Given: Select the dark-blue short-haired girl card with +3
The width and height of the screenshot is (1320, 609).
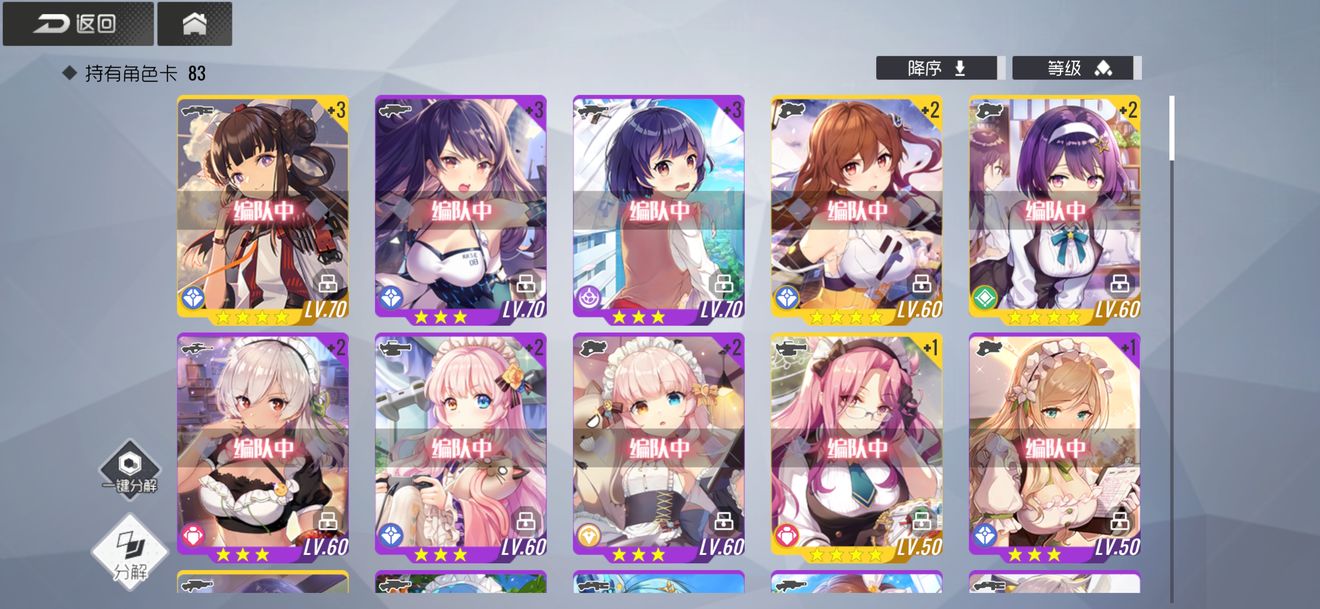Looking at the screenshot, I should [x=658, y=207].
